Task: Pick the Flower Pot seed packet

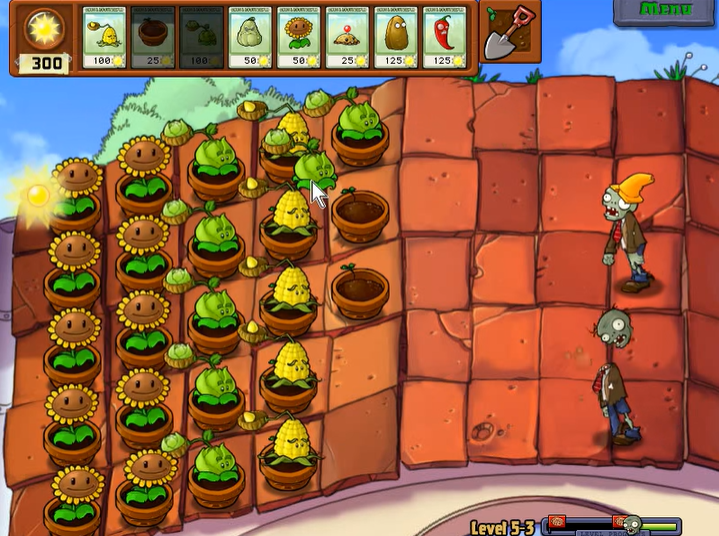Action: point(153,40)
